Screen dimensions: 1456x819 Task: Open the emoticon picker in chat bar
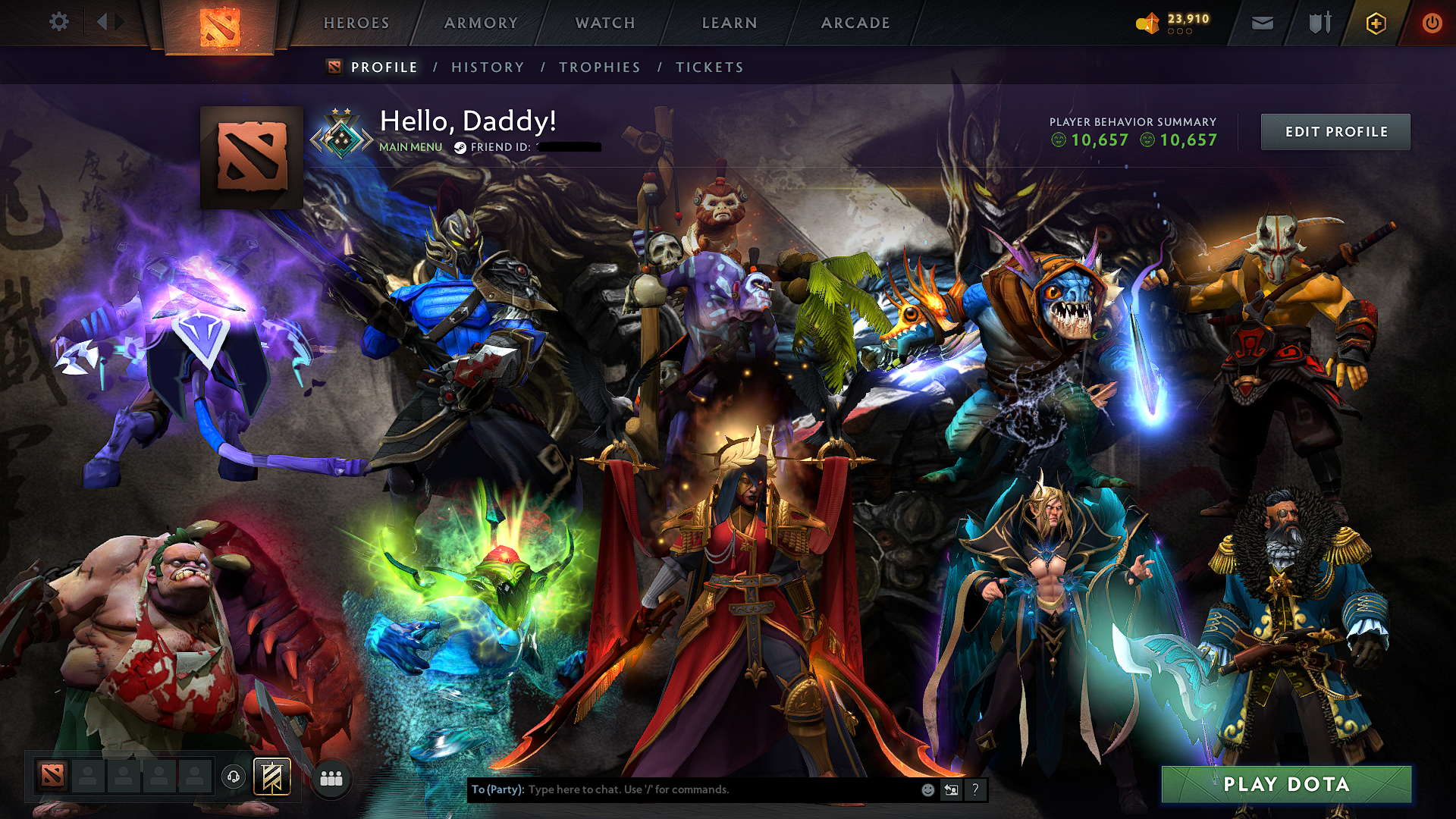[927, 789]
